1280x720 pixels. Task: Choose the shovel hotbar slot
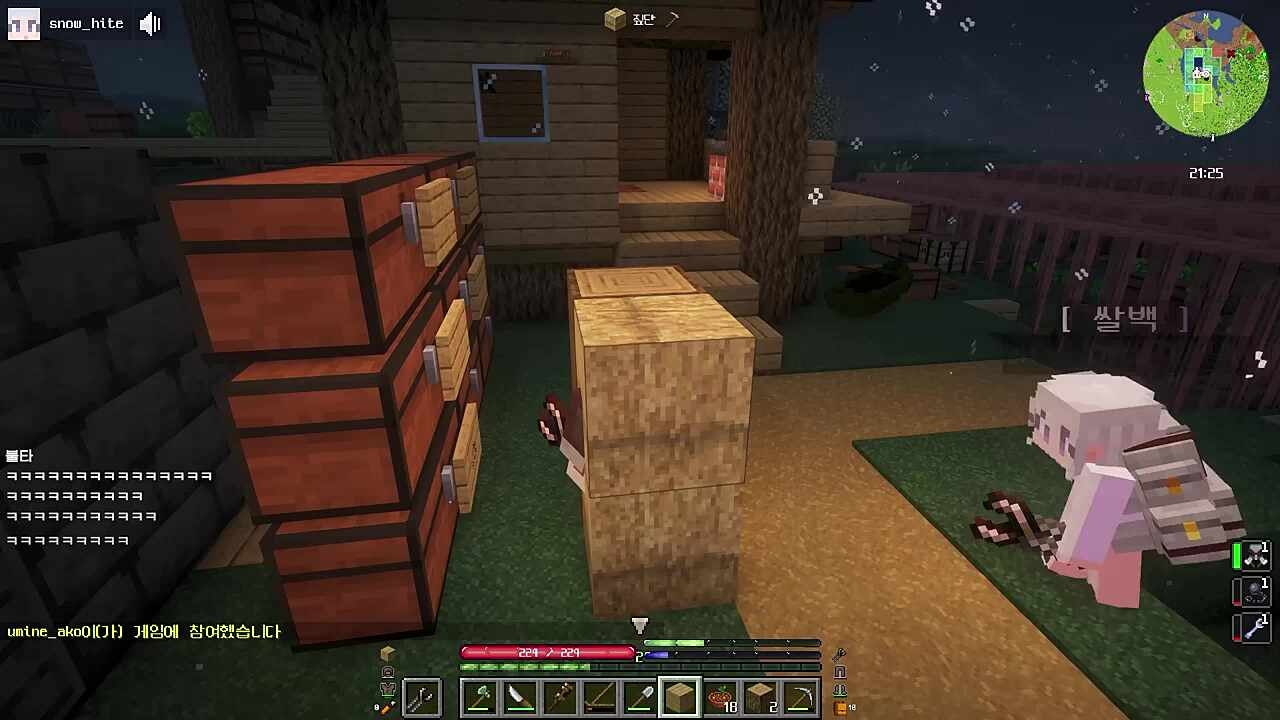(x=640, y=697)
